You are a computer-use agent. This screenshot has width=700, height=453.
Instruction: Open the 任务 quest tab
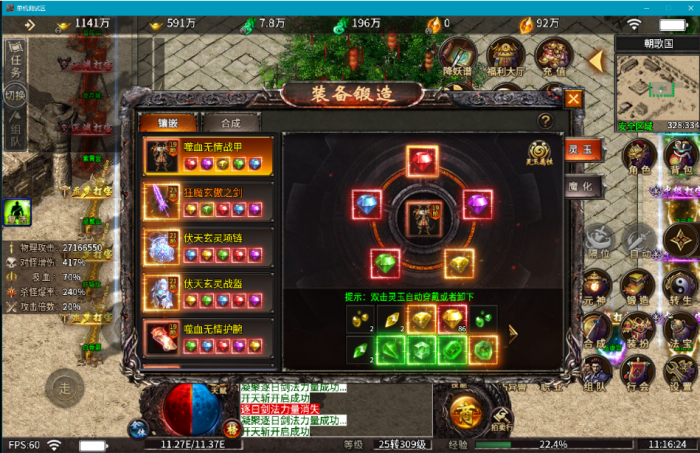pos(14,63)
